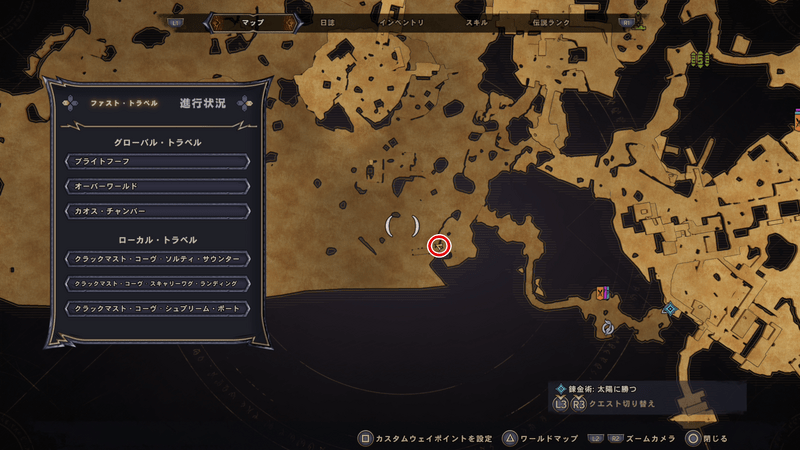Select the ソルティ・サウンター local travel point
Screen dimensions: 800x450
click(x=156, y=258)
